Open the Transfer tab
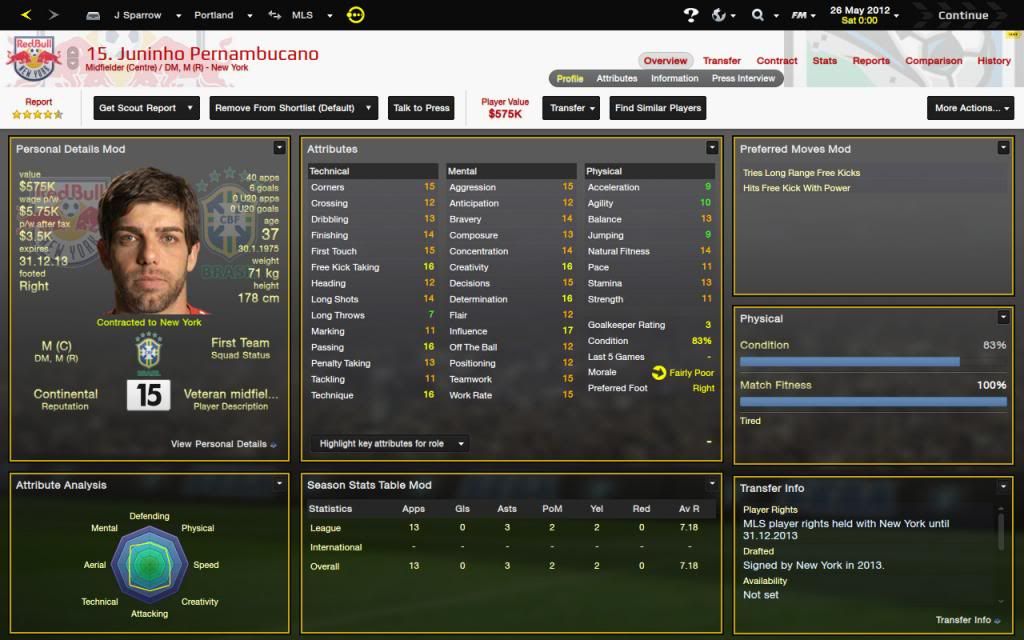Viewport: 1024px width, 640px height. [721, 61]
